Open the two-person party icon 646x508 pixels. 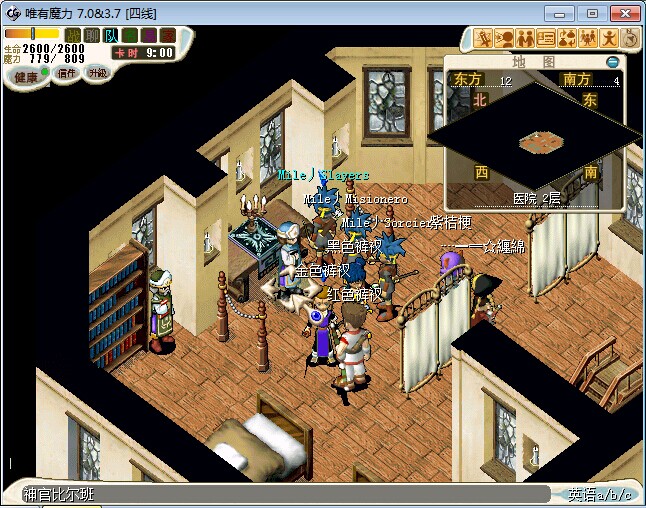(526, 39)
